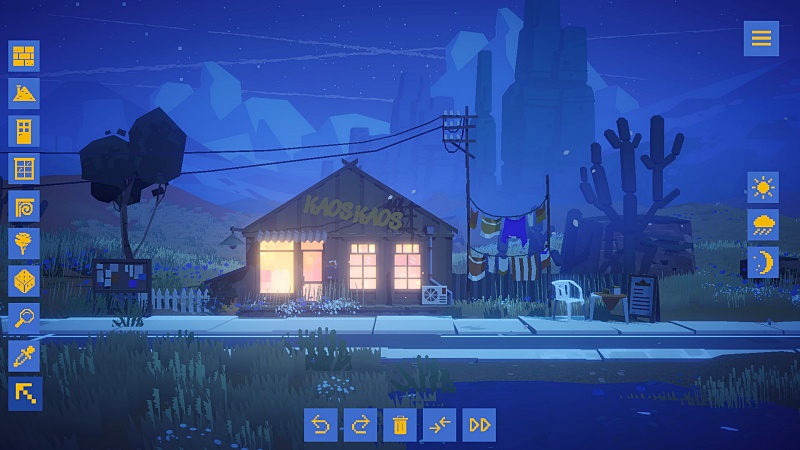The width and height of the screenshot is (800, 450).
Task: Click the fast-forward double arrow button
Action: [480, 425]
